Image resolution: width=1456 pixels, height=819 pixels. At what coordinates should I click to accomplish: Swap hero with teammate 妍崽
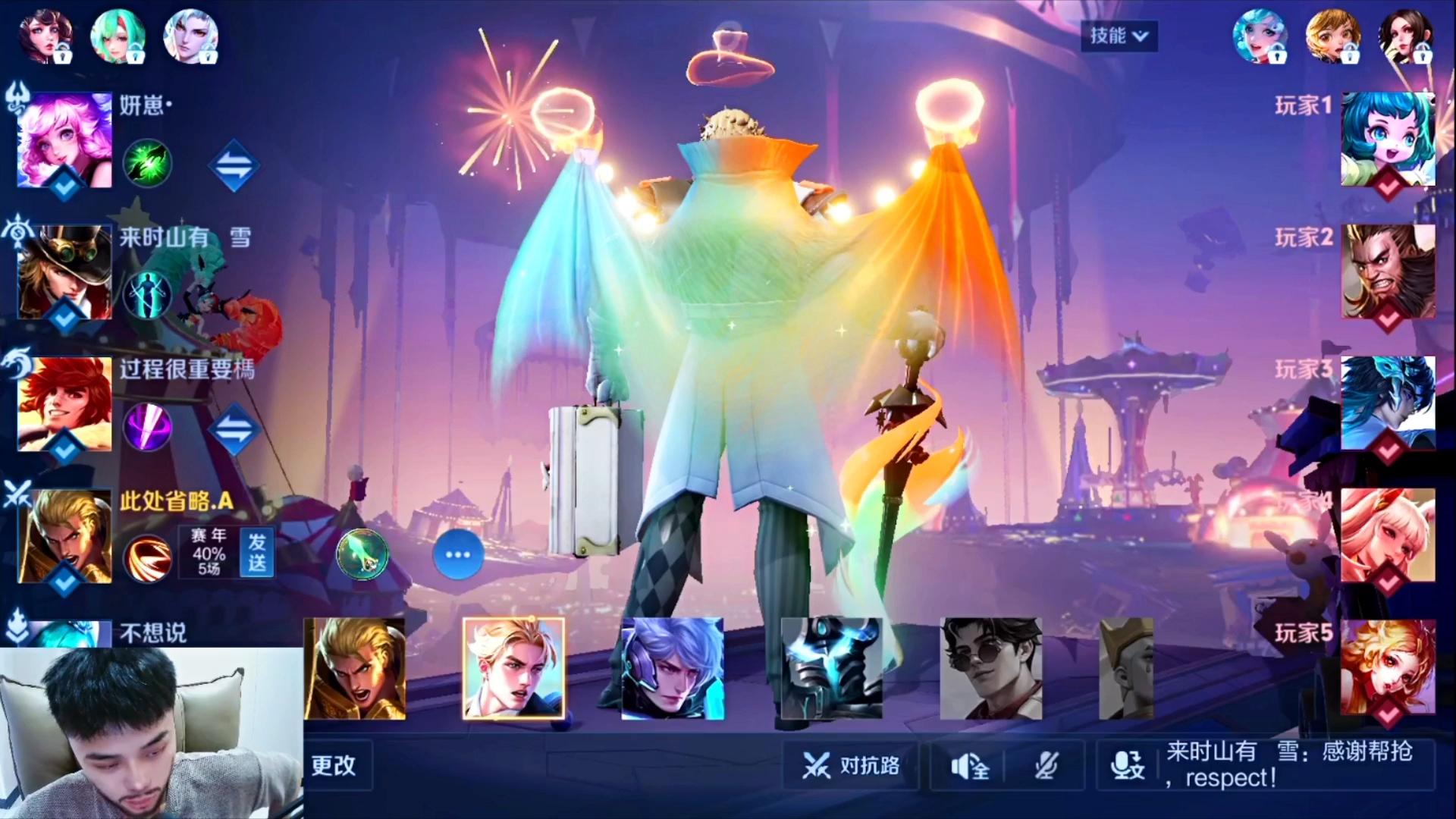pos(234,165)
